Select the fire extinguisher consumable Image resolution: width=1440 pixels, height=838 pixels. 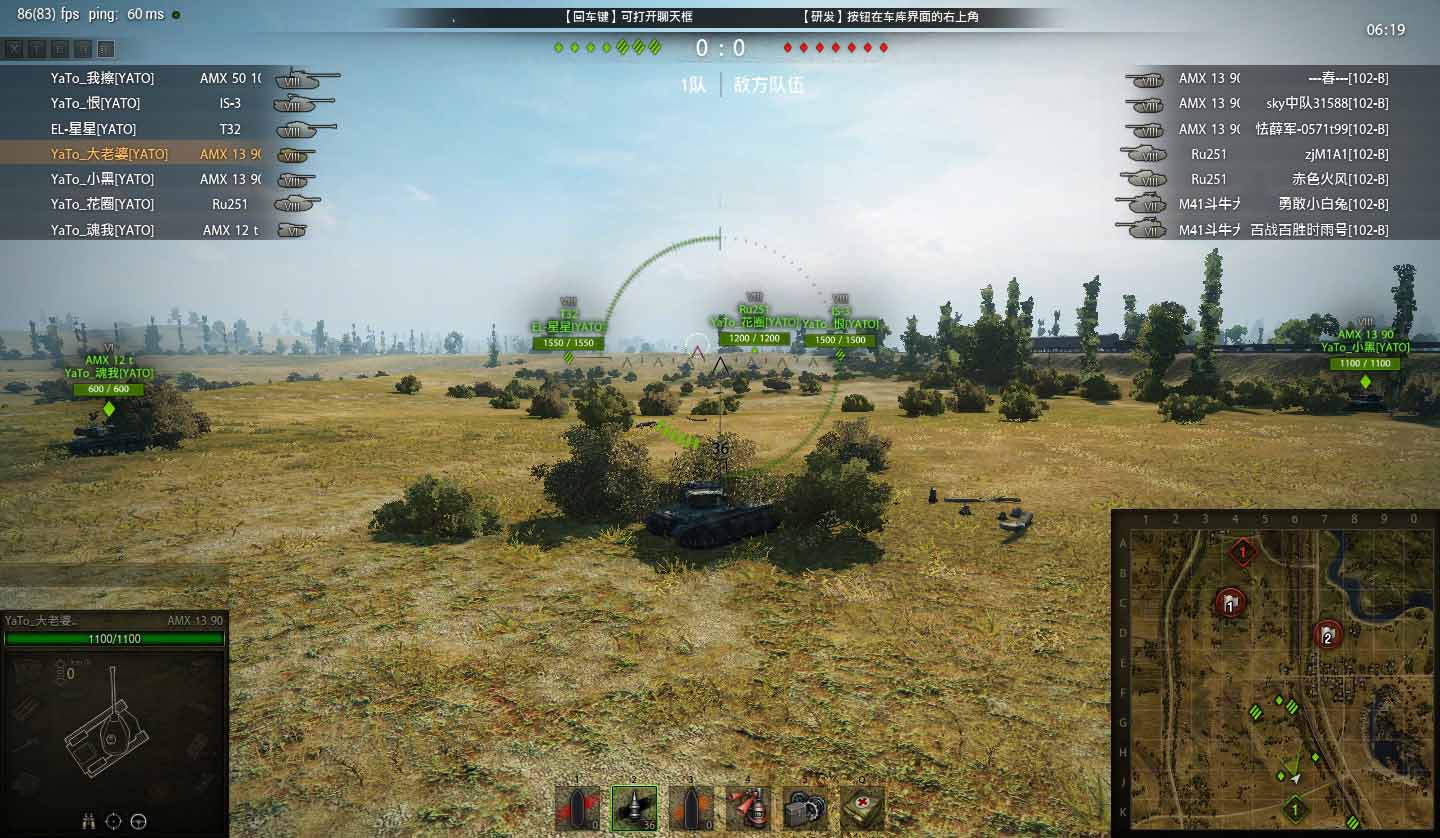coord(748,808)
